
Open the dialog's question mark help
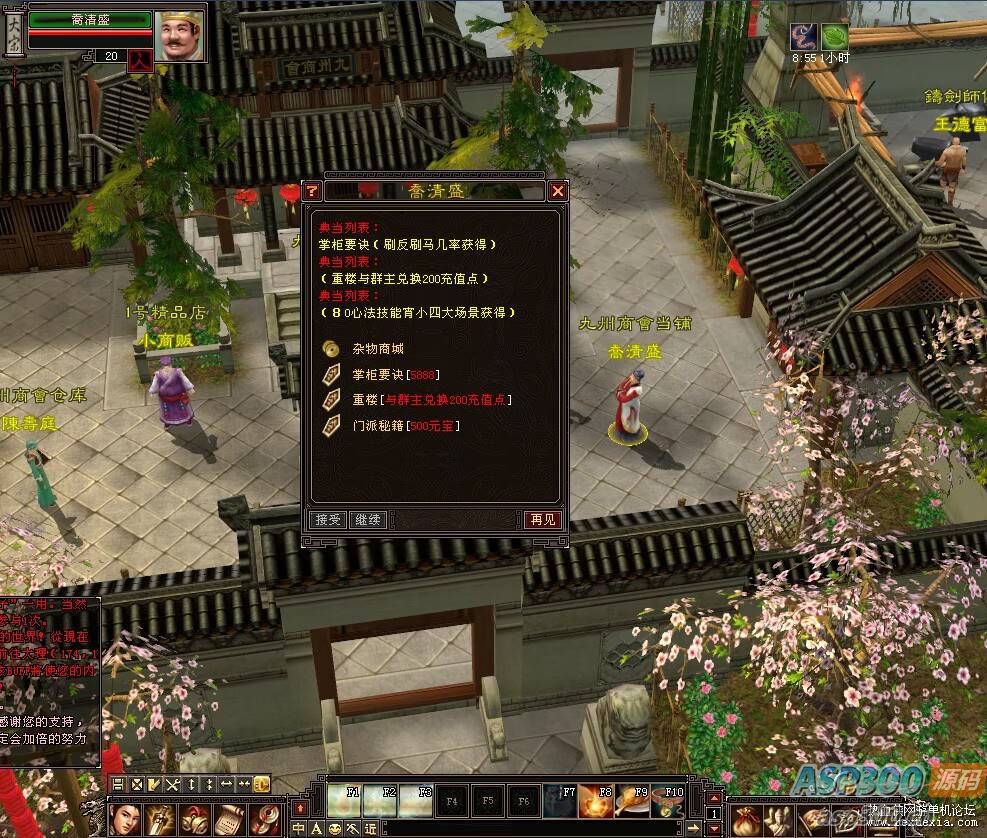[312, 191]
